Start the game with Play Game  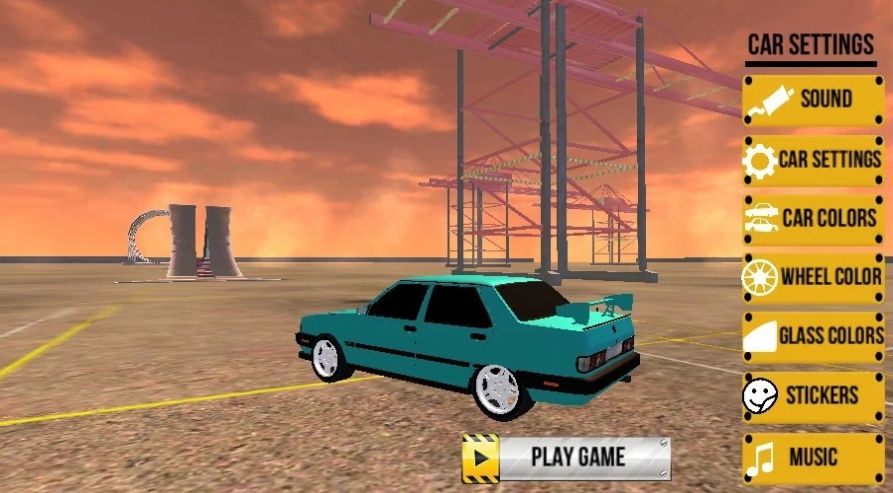566,458
